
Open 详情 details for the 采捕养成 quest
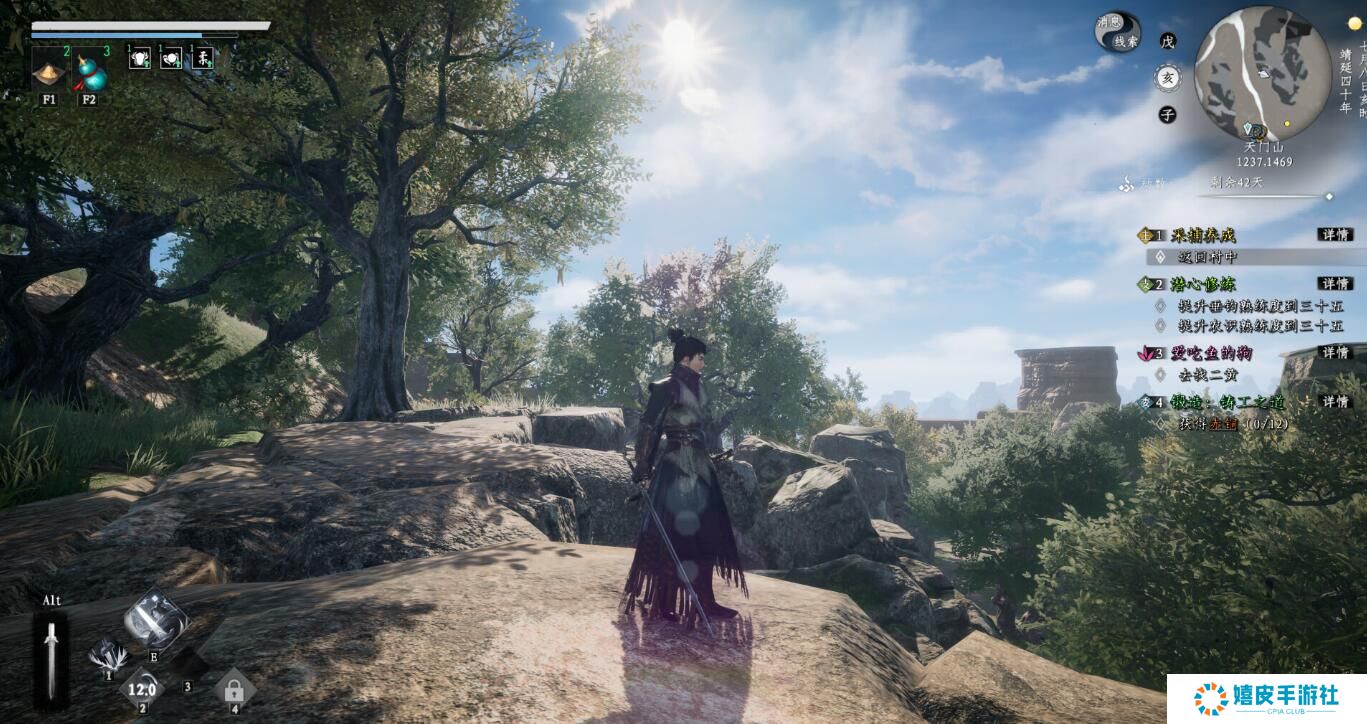[1335, 235]
